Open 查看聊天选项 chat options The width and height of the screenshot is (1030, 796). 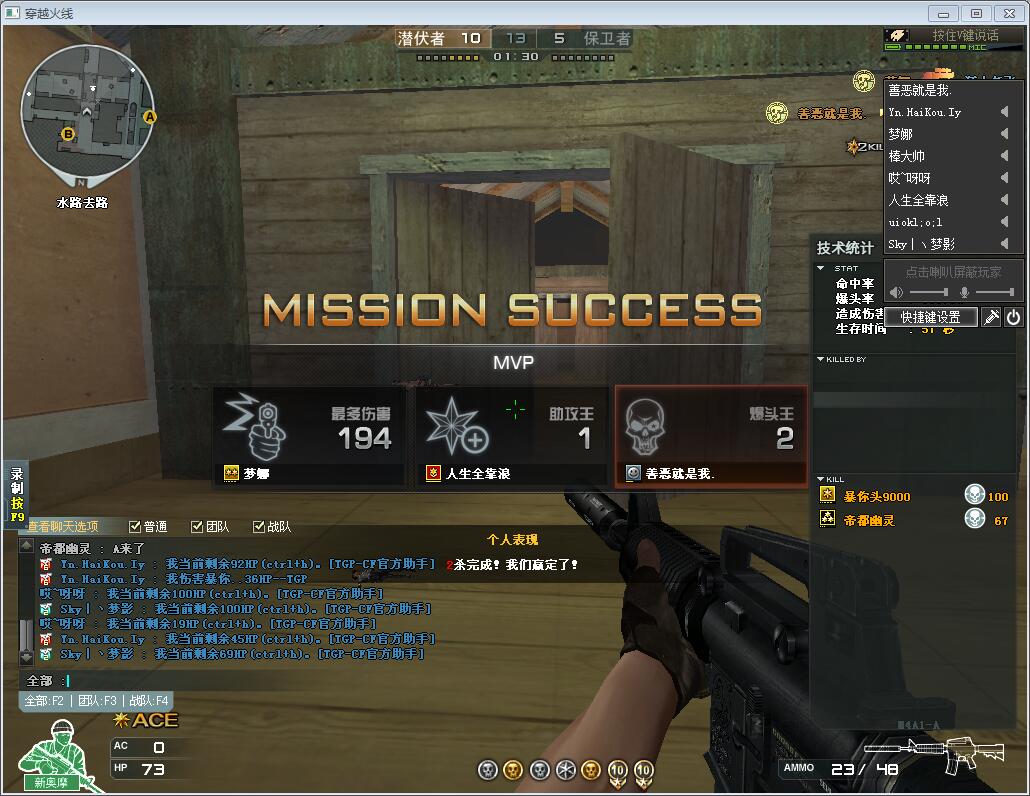point(64,526)
